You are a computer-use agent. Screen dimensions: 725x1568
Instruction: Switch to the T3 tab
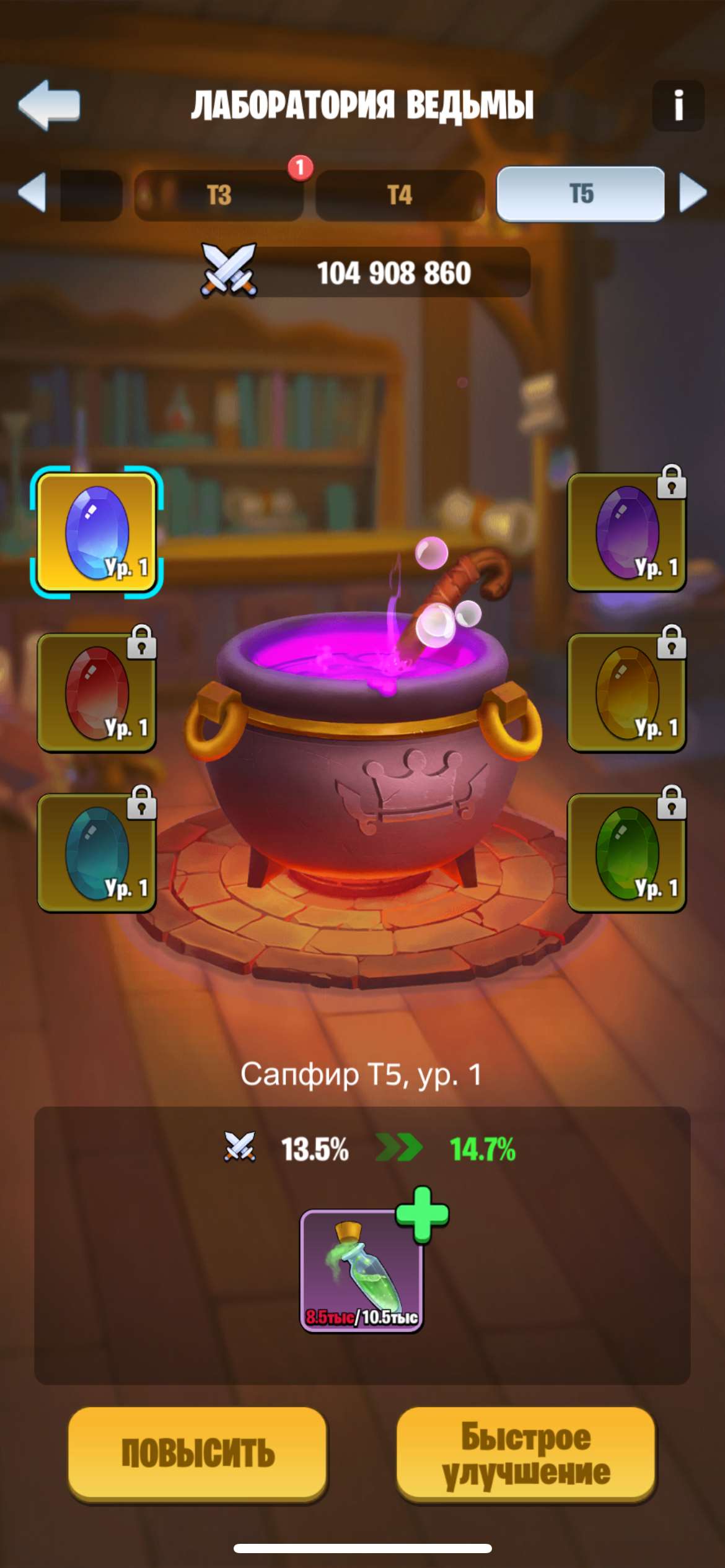[x=219, y=195]
